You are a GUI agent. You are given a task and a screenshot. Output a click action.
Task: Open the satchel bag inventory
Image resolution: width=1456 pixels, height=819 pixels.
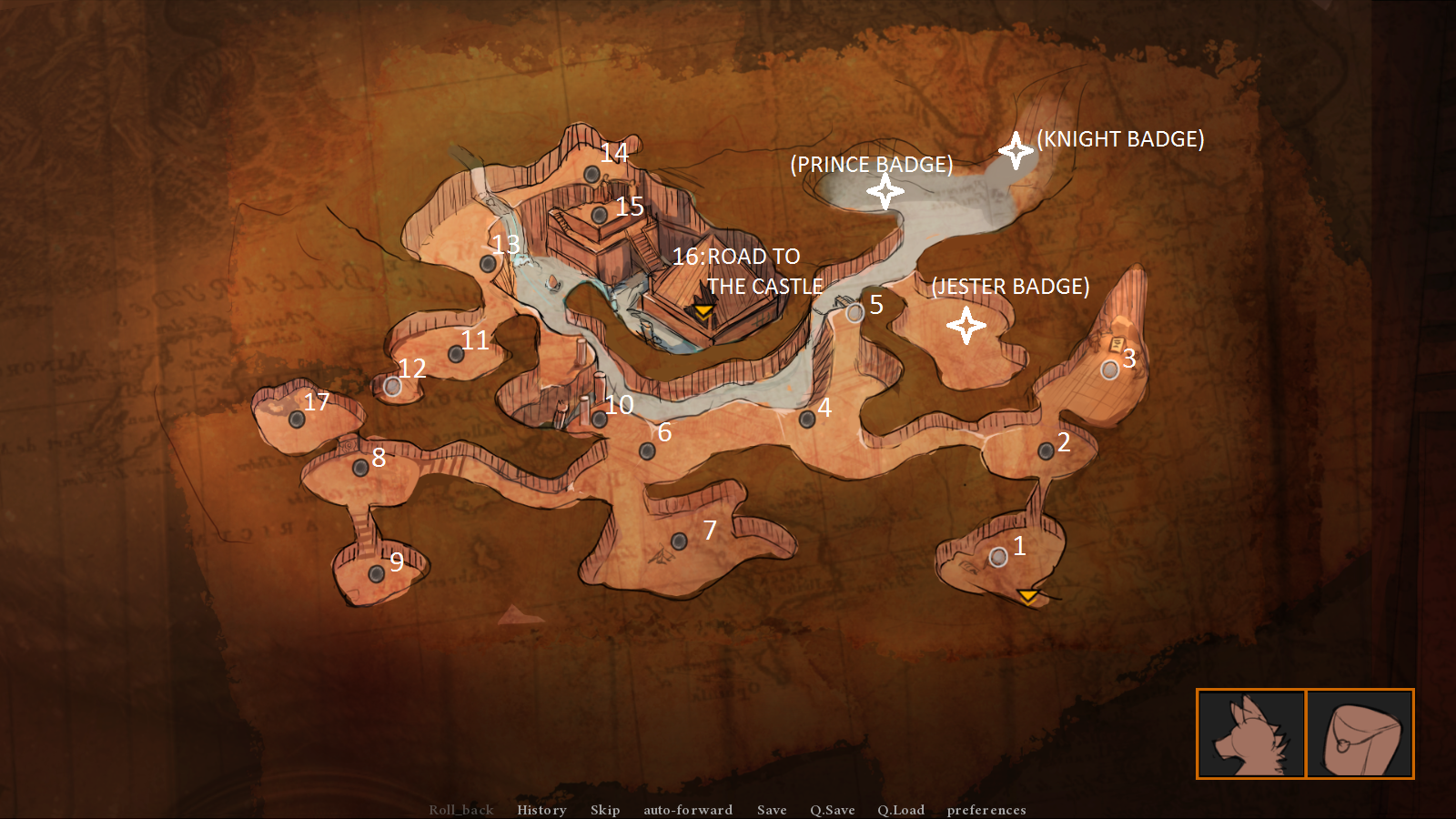(x=1360, y=733)
